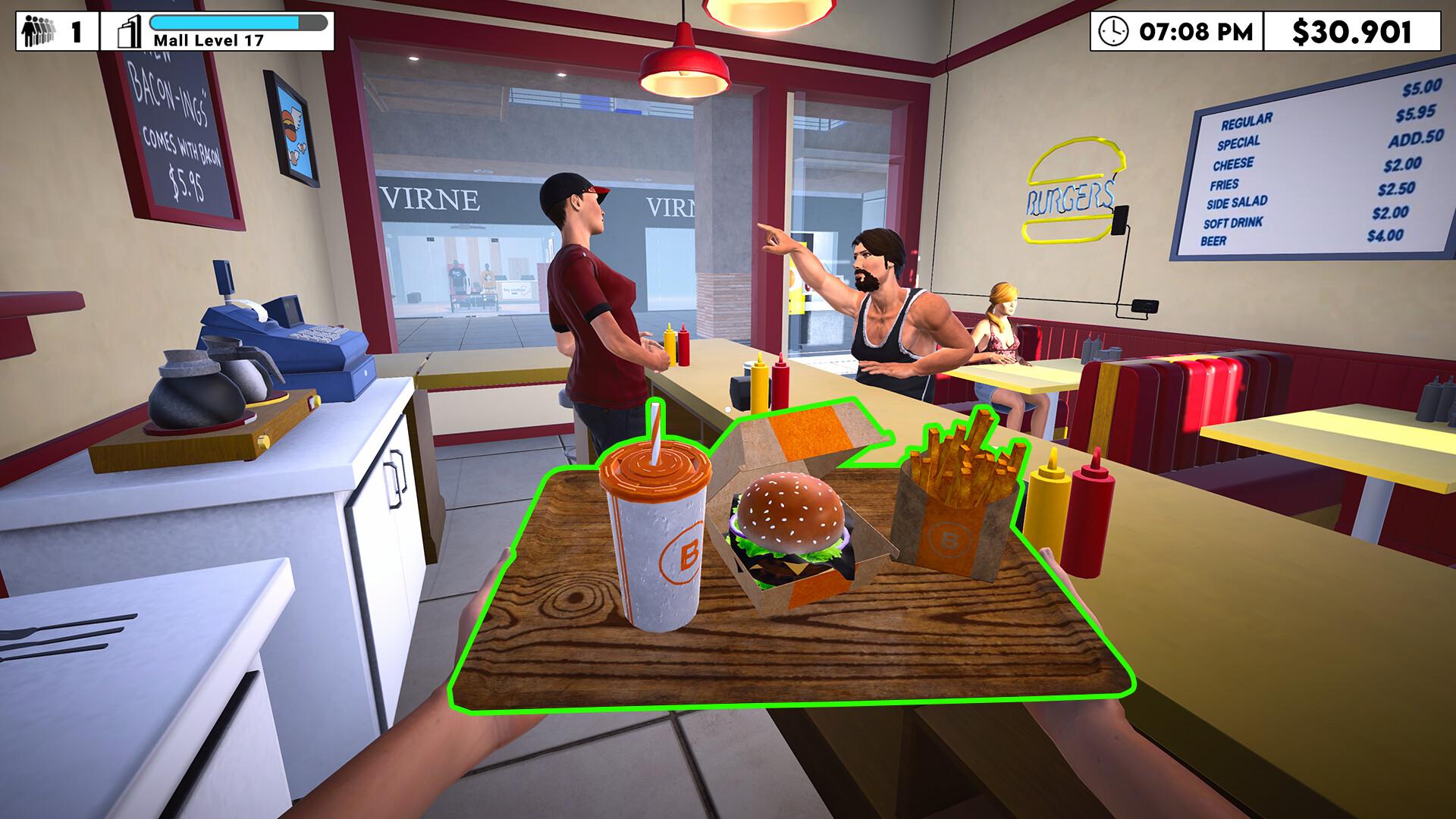Select the clock icon in the HUD

click(x=1113, y=30)
